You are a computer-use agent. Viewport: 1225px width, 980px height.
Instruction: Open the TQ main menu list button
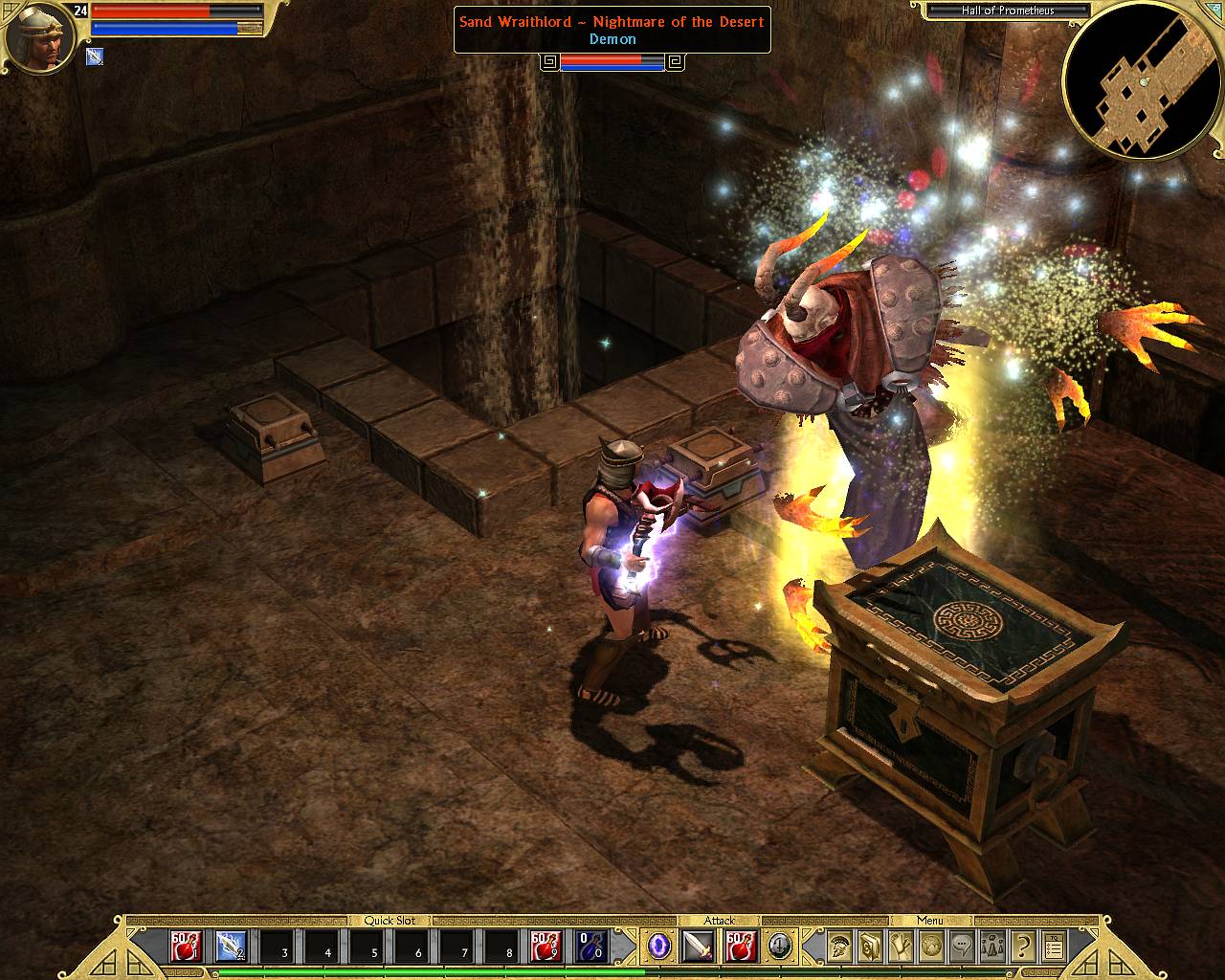click(x=1054, y=946)
